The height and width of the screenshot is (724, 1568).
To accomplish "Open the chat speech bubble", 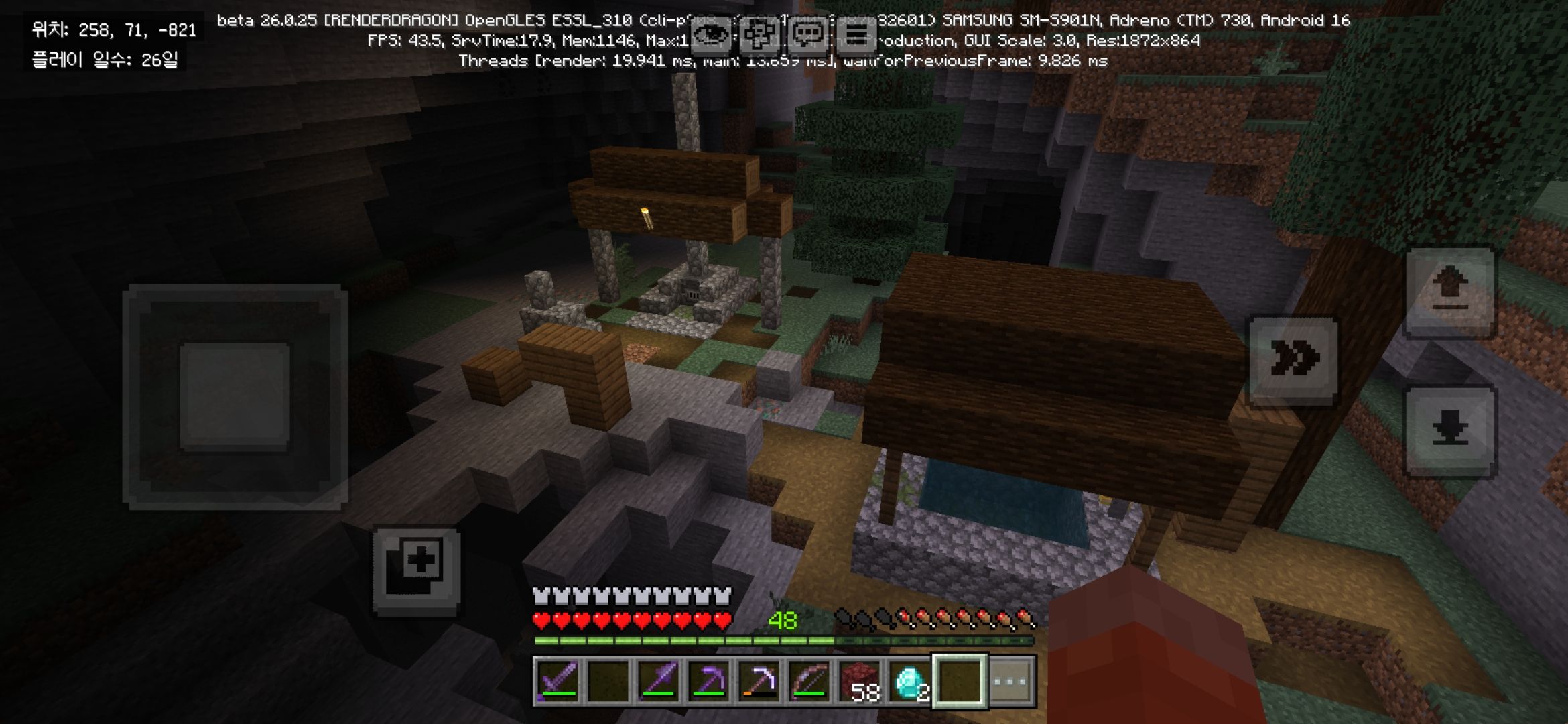I will [808, 35].
